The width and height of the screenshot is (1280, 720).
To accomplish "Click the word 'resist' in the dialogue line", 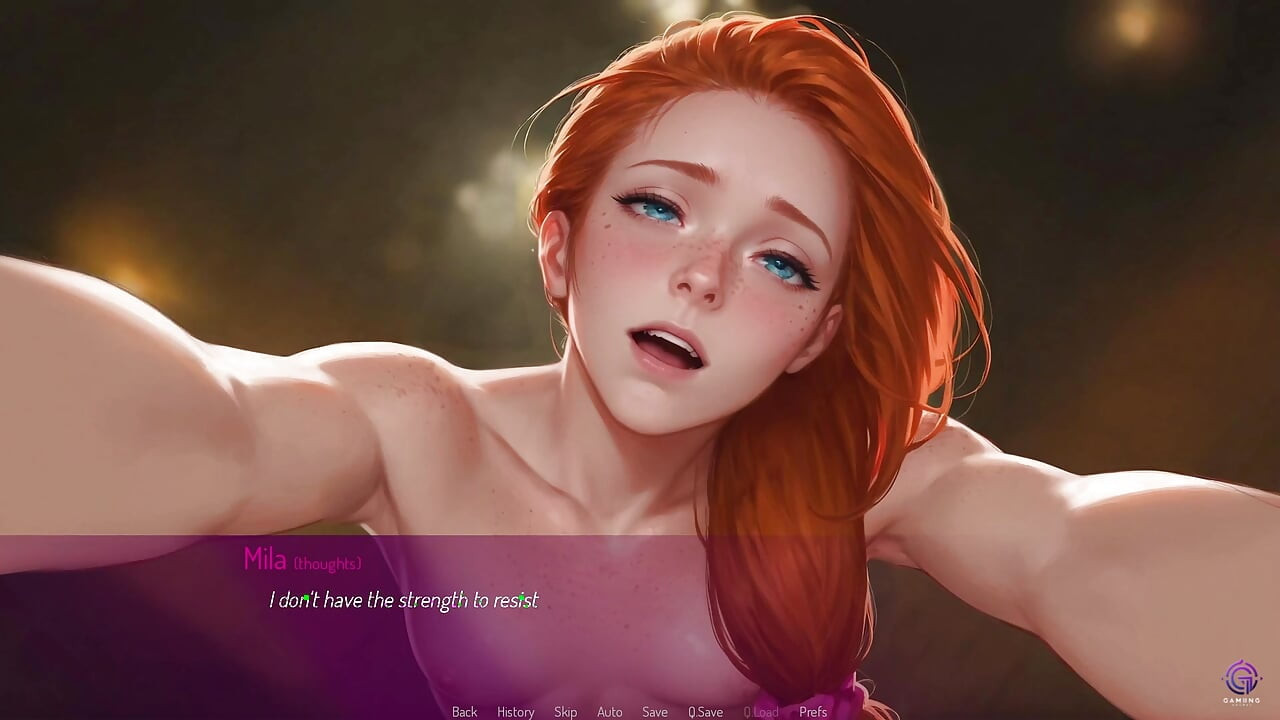I will click(517, 601).
